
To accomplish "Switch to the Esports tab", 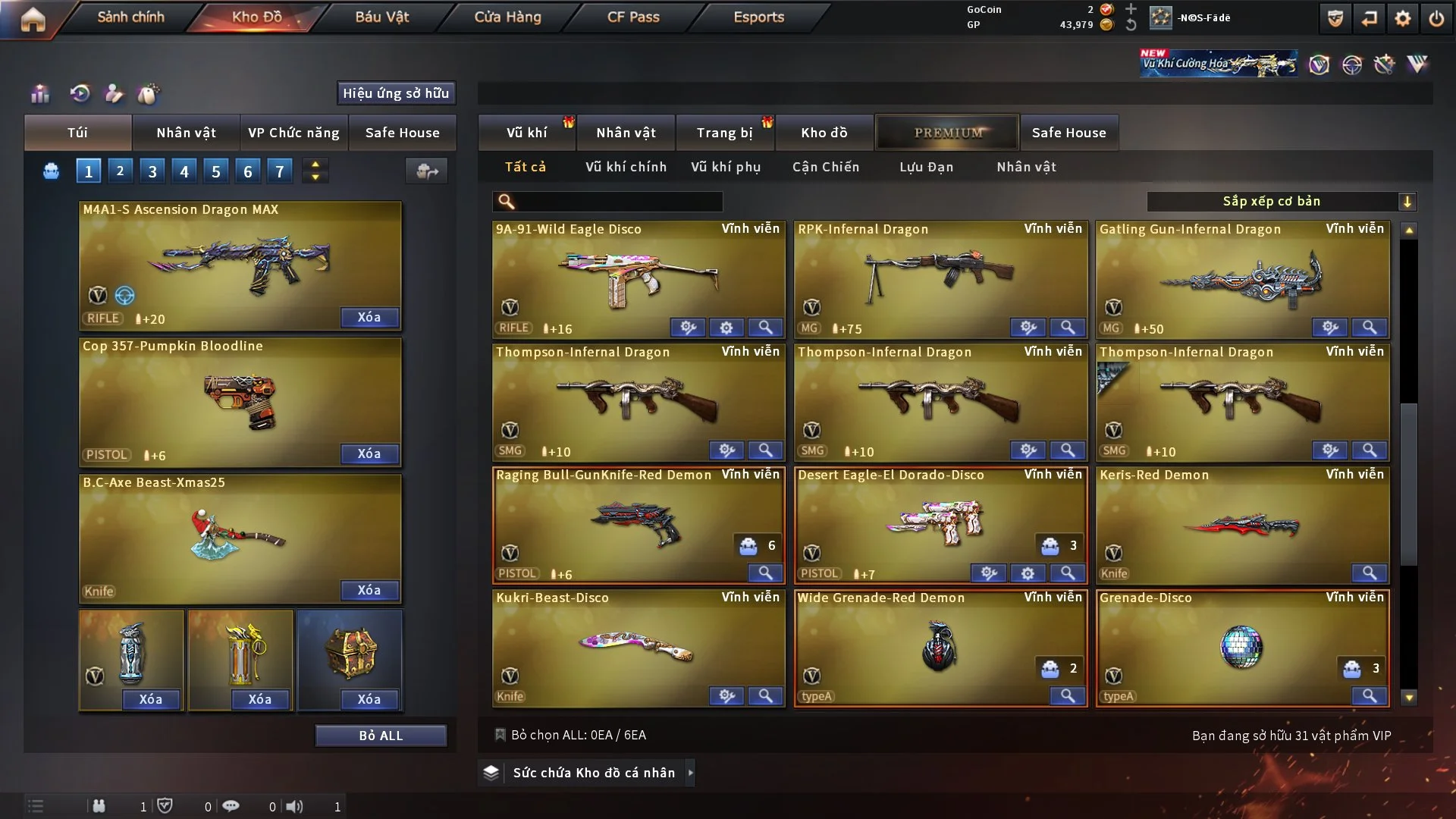I will 758,17.
